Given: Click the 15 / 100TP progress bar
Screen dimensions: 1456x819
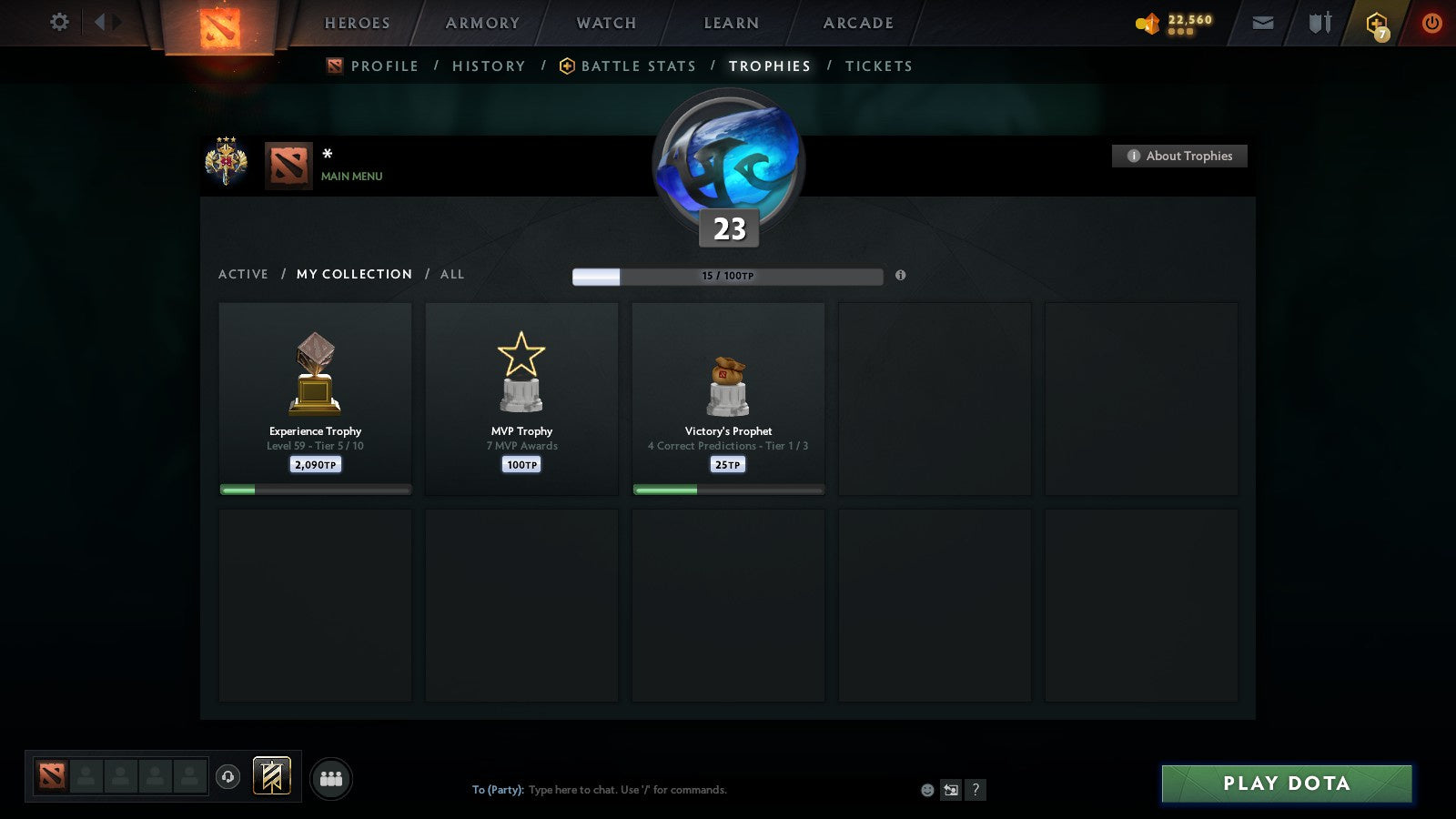Looking at the screenshot, I should click(x=727, y=276).
